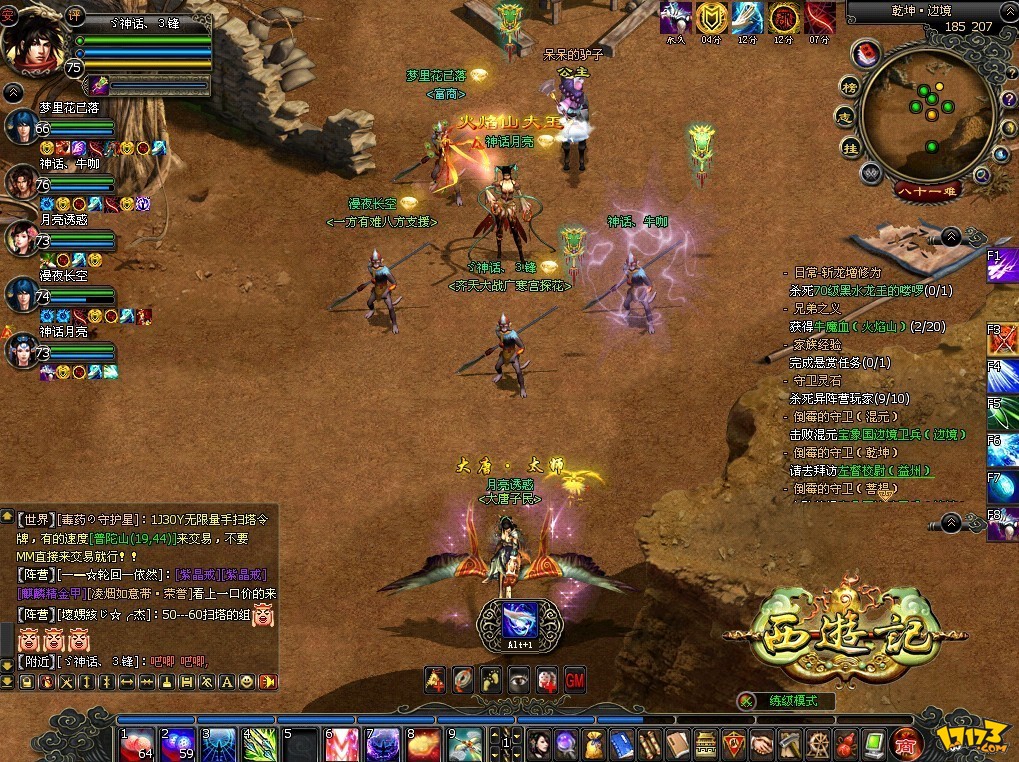This screenshot has width=1019, height=762.
Task: Toggle the 挂 auto-play button
Action: [x=850, y=148]
